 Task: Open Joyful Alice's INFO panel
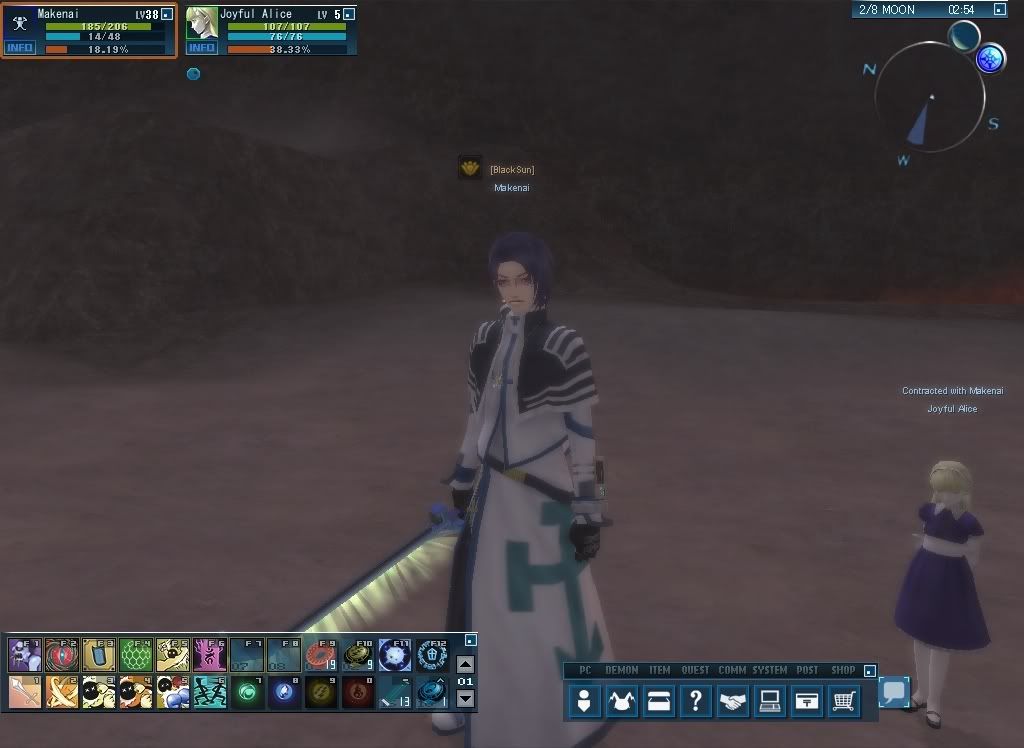(x=202, y=47)
